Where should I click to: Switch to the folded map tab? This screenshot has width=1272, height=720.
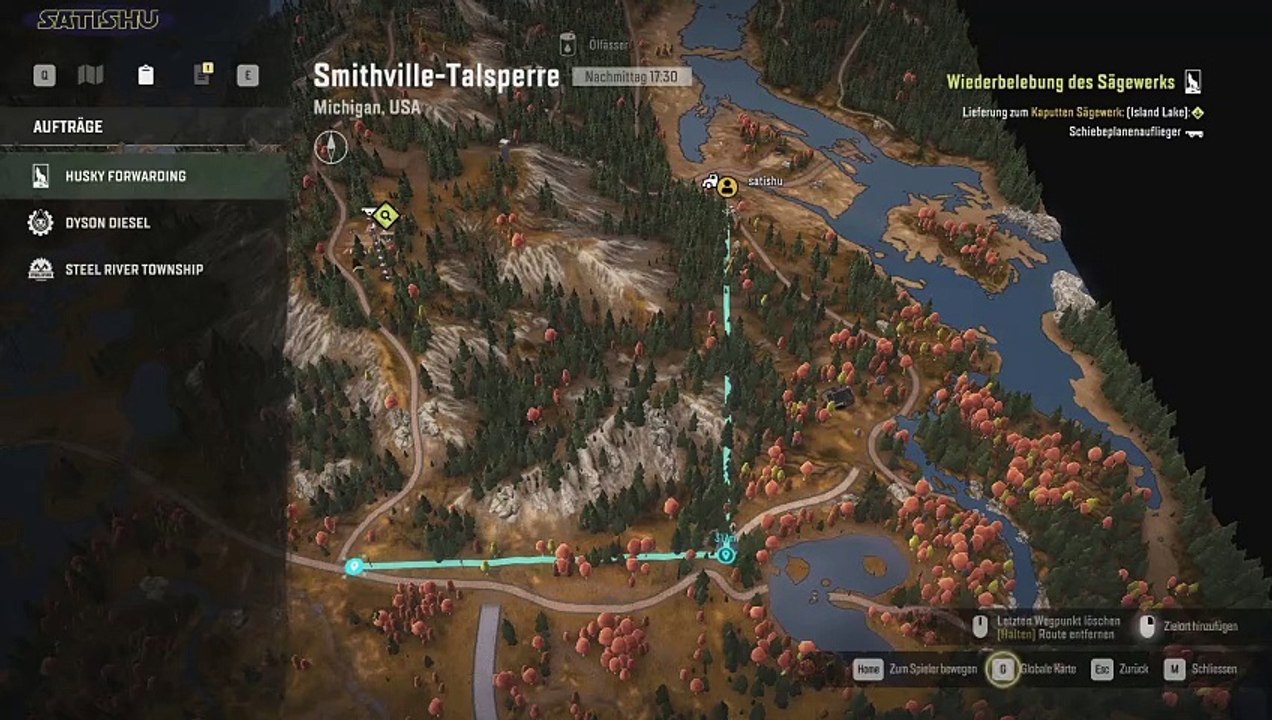tap(91, 75)
